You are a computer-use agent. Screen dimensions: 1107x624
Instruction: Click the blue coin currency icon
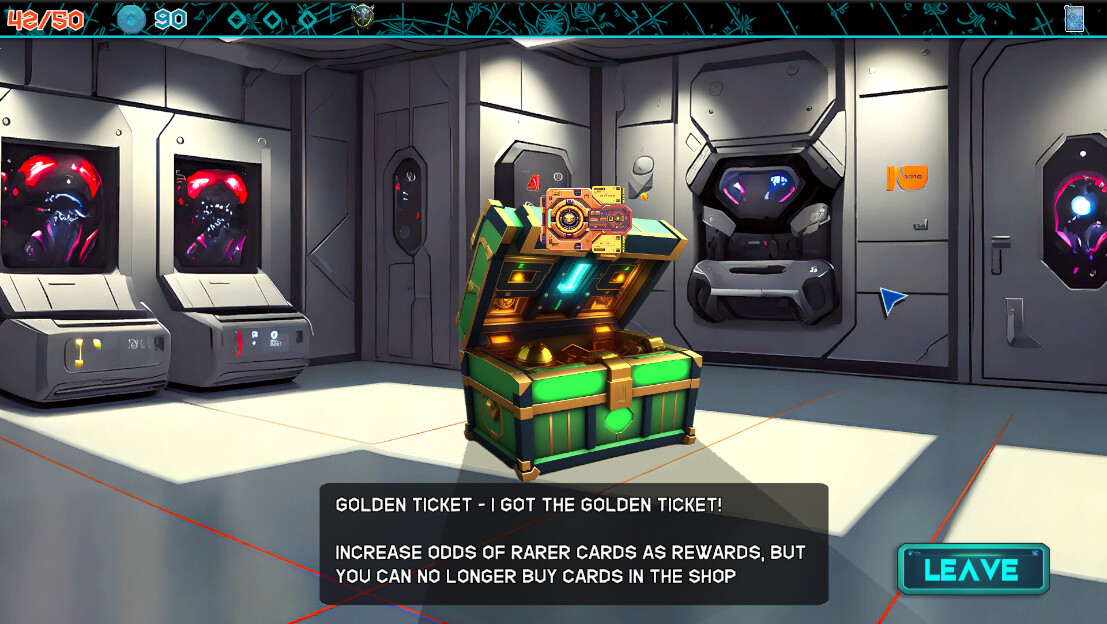tap(131, 18)
